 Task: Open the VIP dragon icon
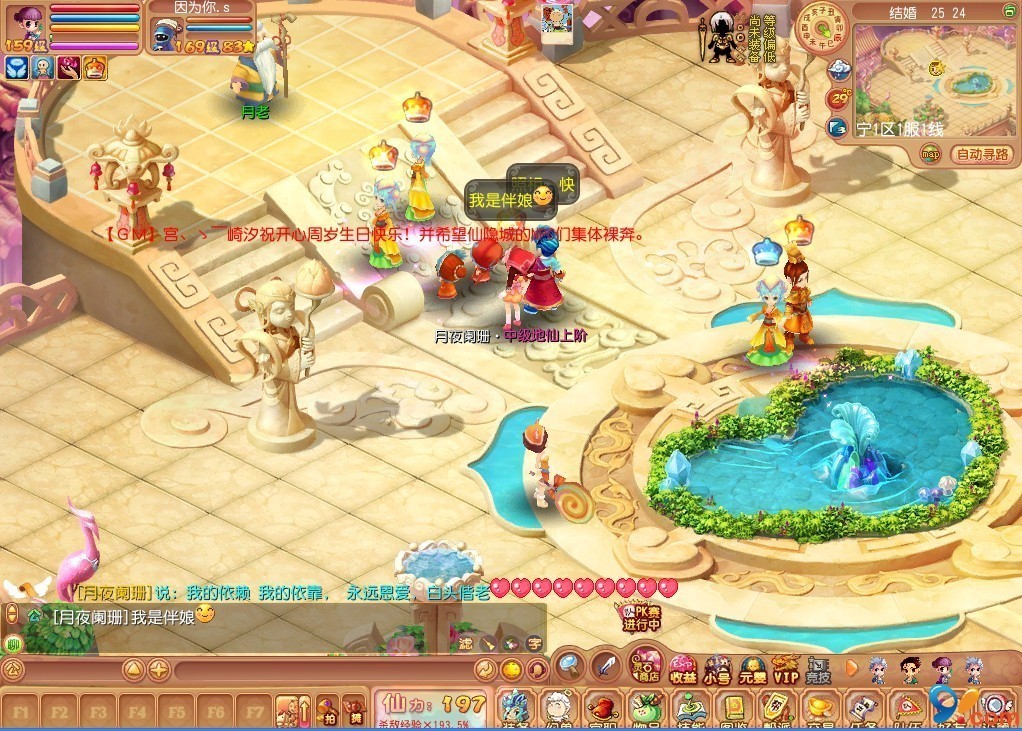[785, 668]
